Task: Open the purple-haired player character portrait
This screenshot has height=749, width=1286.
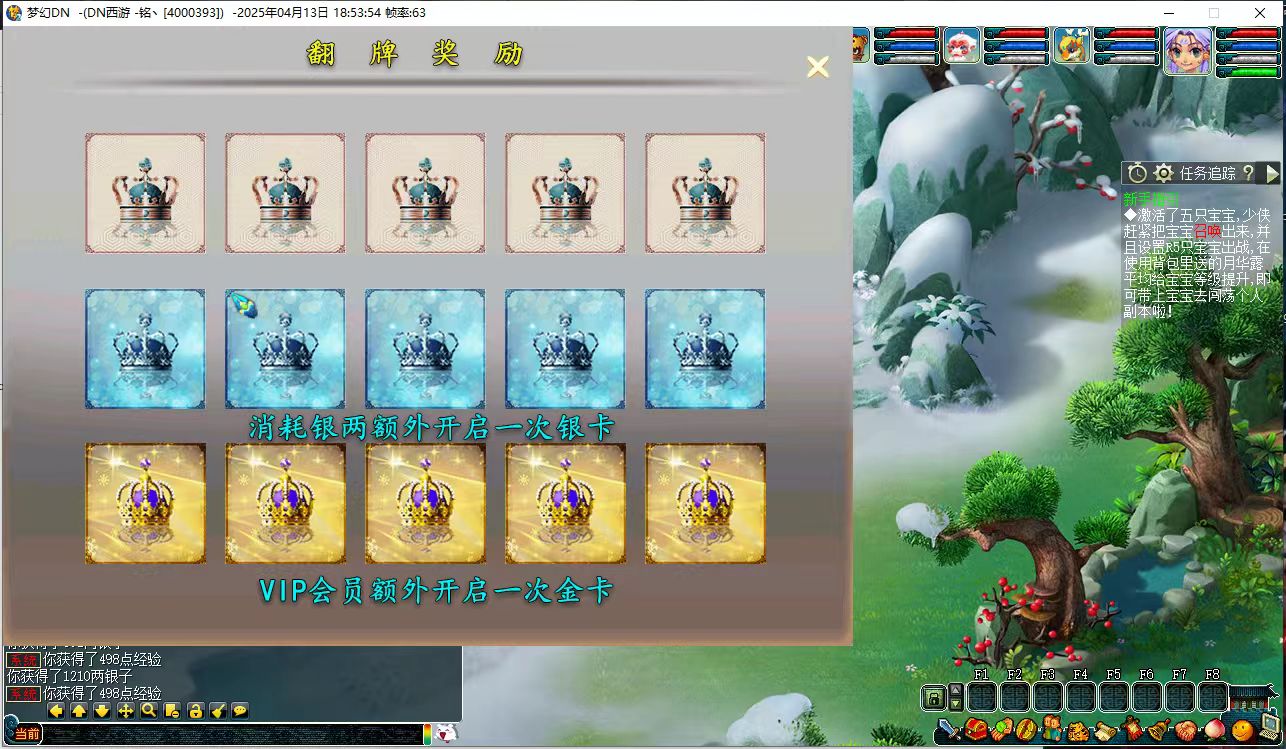Action: click(x=1187, y=49)
